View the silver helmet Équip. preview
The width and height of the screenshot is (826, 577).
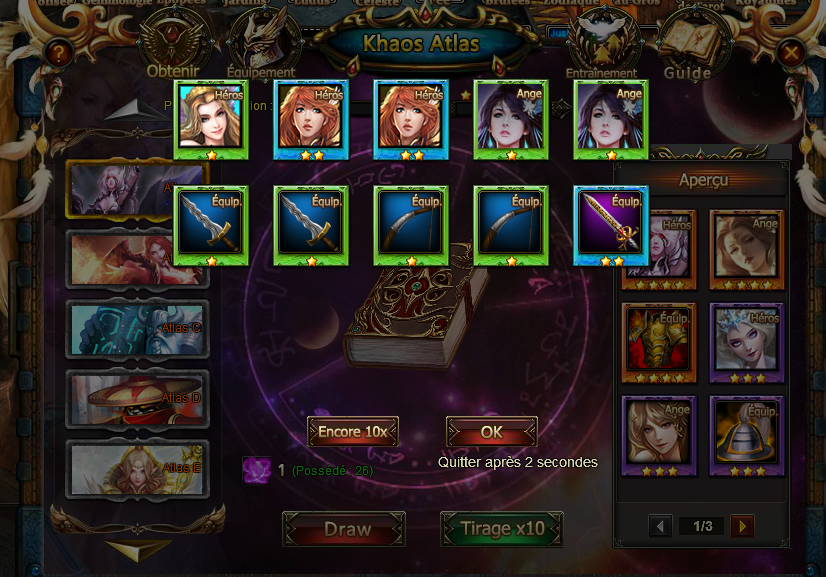(746, 431)
